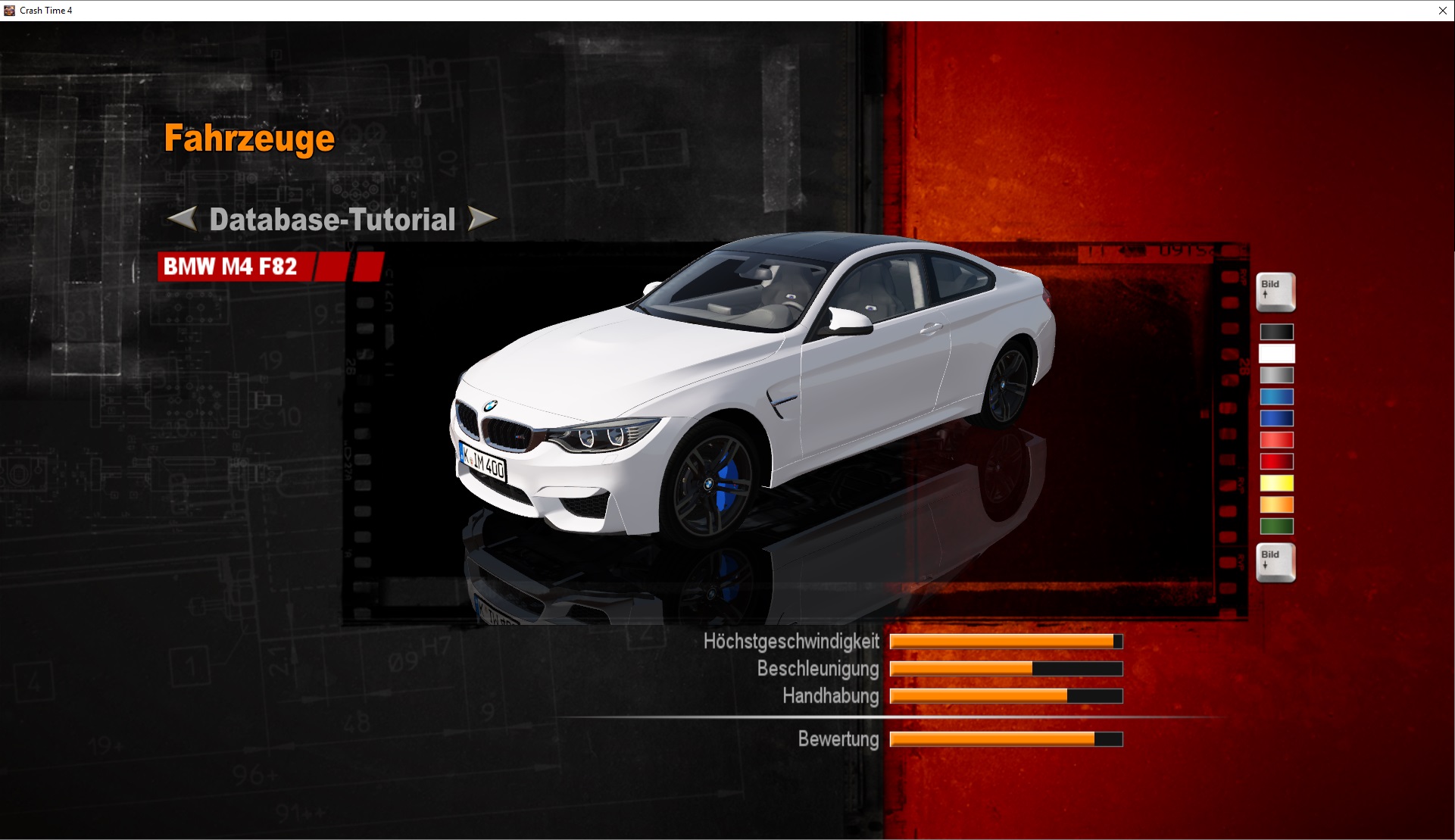Select the dark red paint swatch
The image size is (1455, 840).
coord(1276,461)
